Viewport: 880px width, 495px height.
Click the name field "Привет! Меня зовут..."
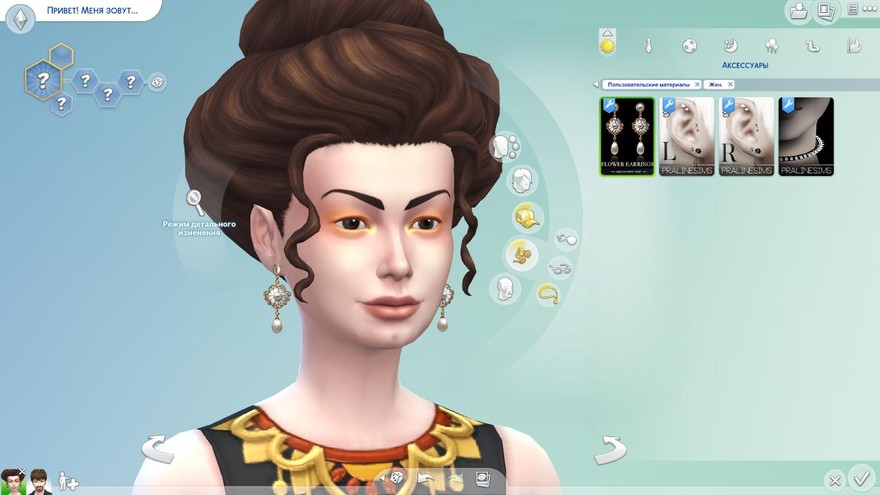click(x=91, y=11)
